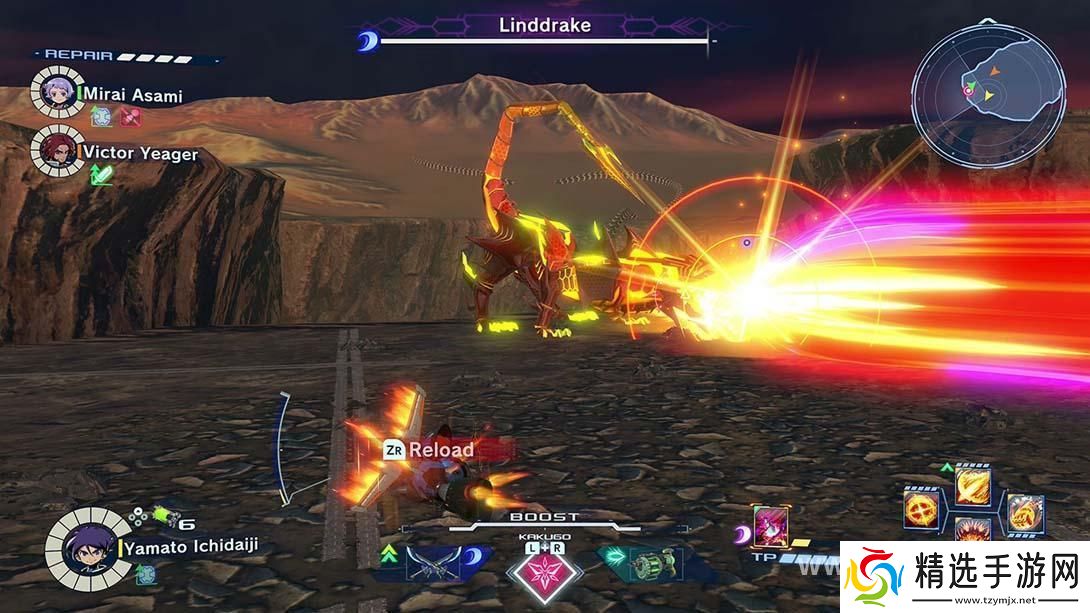Click the green canister item icon
The height and width of the screenshot is (613, 1090).
pos(163,517)
